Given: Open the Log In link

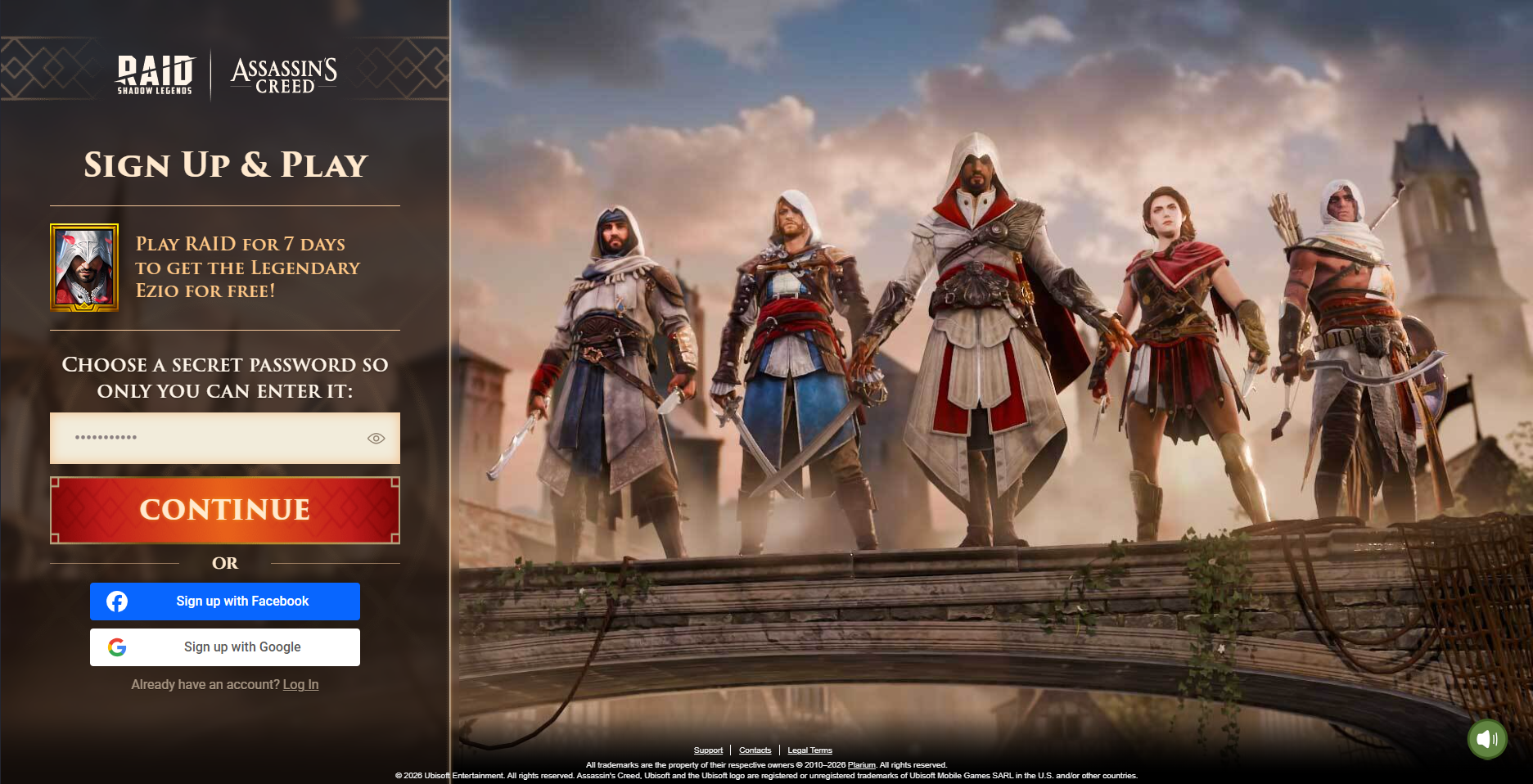Looking at the screenshot, I should (x=300, y=685).
